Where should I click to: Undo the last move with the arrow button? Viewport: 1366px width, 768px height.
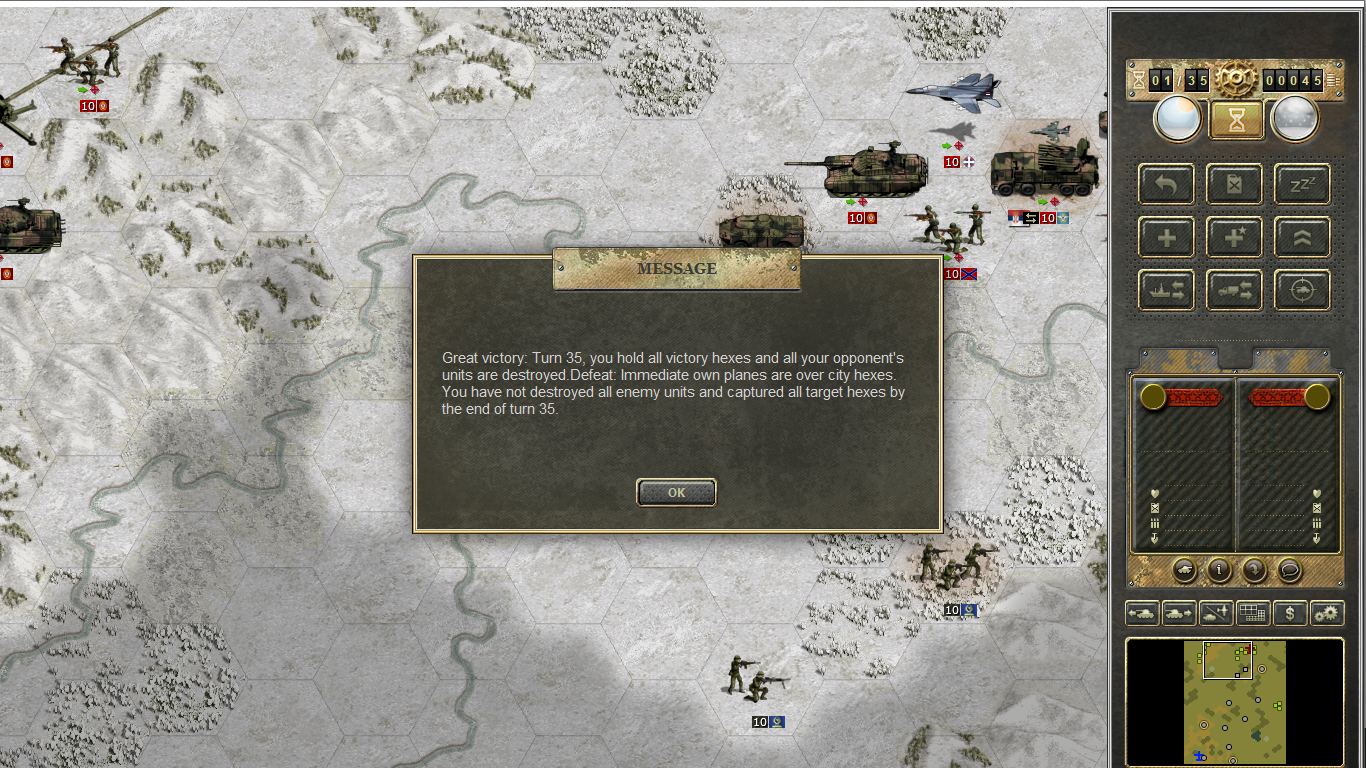(x=1166, y=184)
